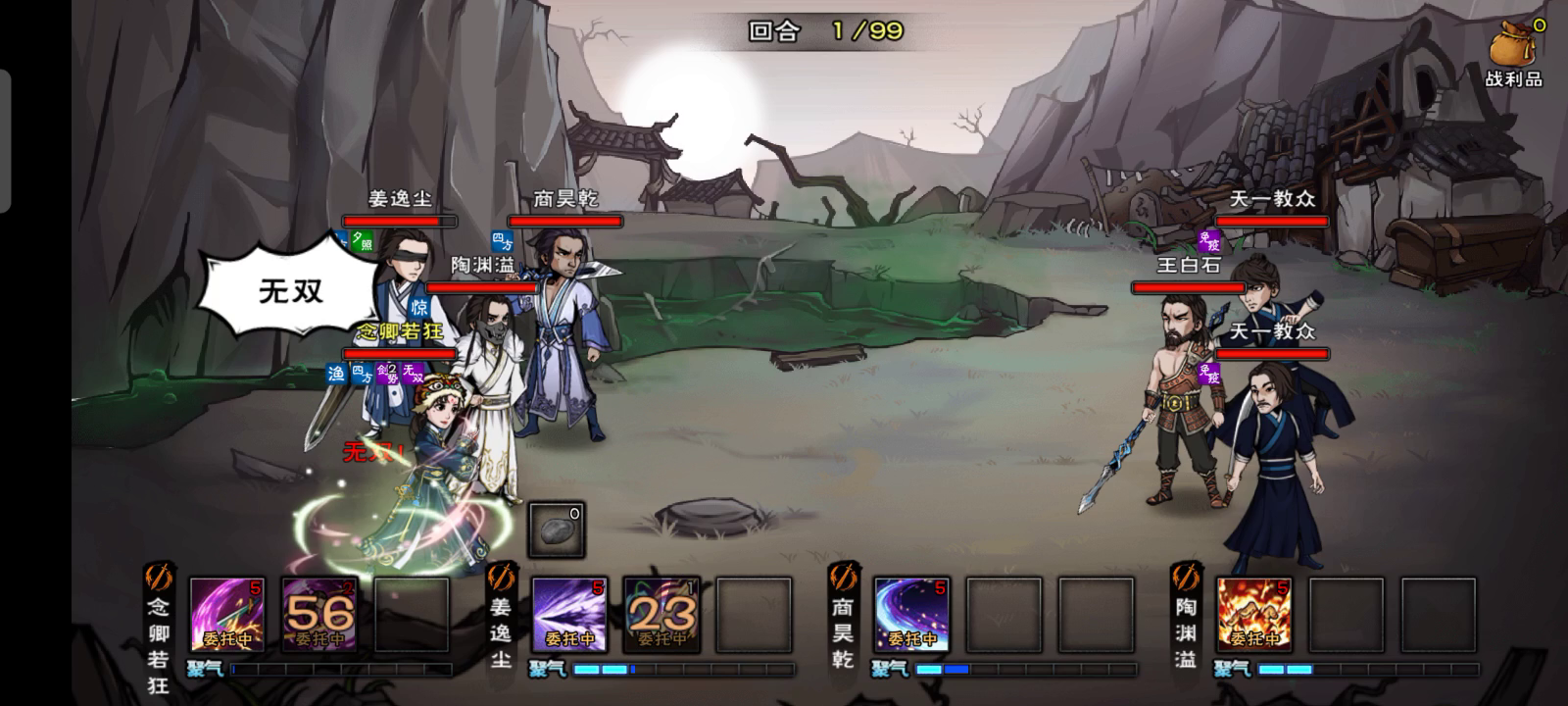Screen dimensions: 1568x706
Task: Select the stone item slot
Action: point(557,530)
